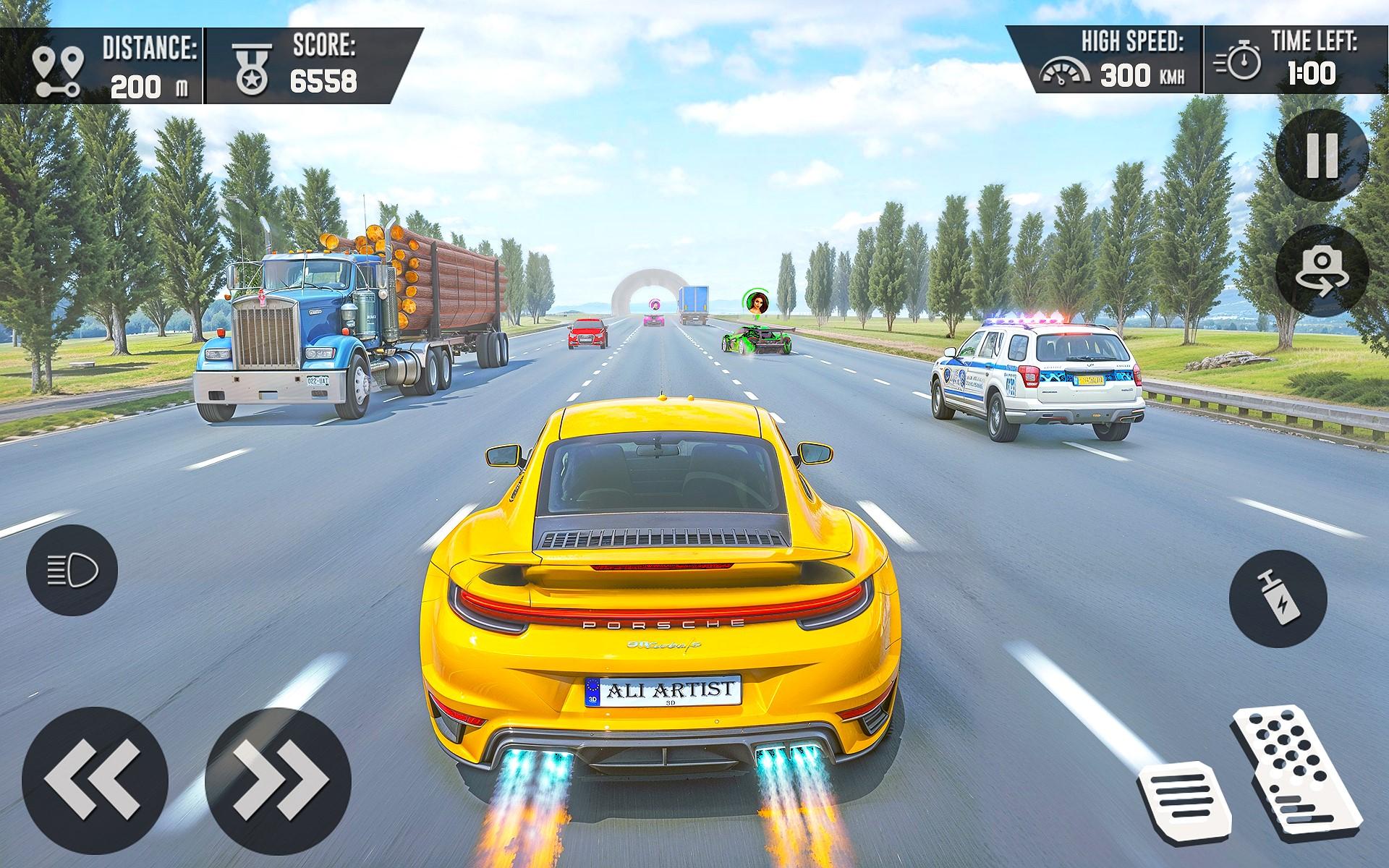
Task: Activate the nitro boost canister
Action: pos(1278,598)
